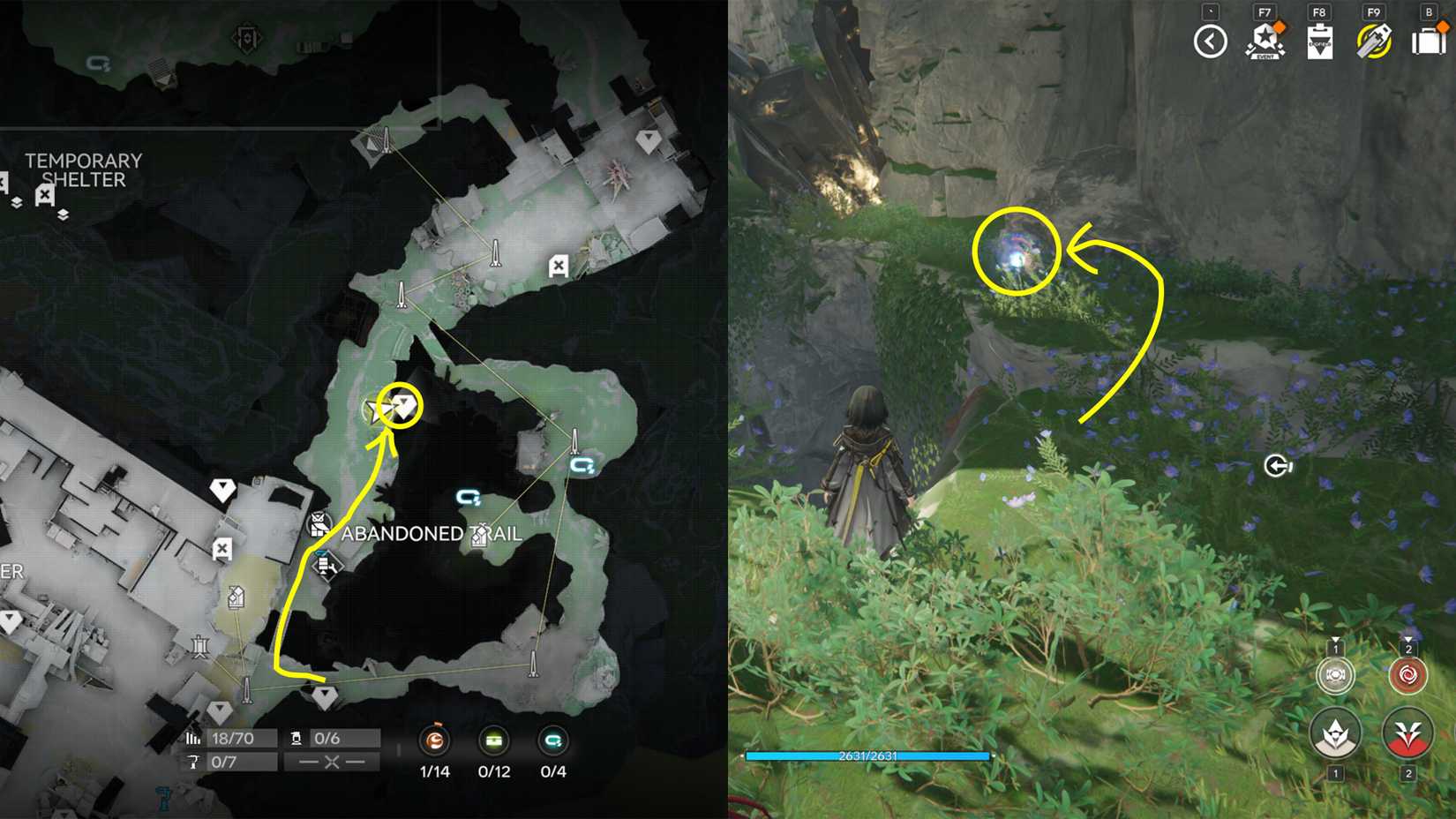Select the utility gadget icon (F9)
Screen dimensions: 1456x819
point(1374,40)
